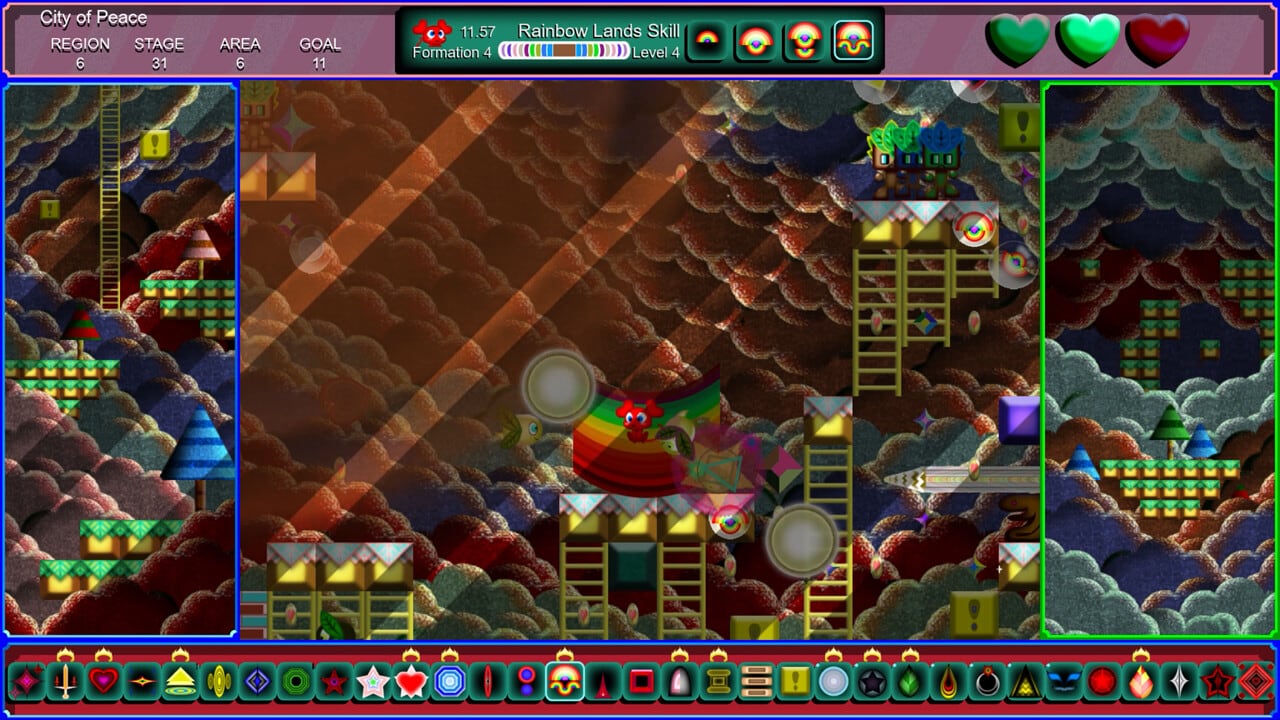Pick the stacked tan bars skill
This screenshot has width=1280, height=720.
(x=757, y=682)
